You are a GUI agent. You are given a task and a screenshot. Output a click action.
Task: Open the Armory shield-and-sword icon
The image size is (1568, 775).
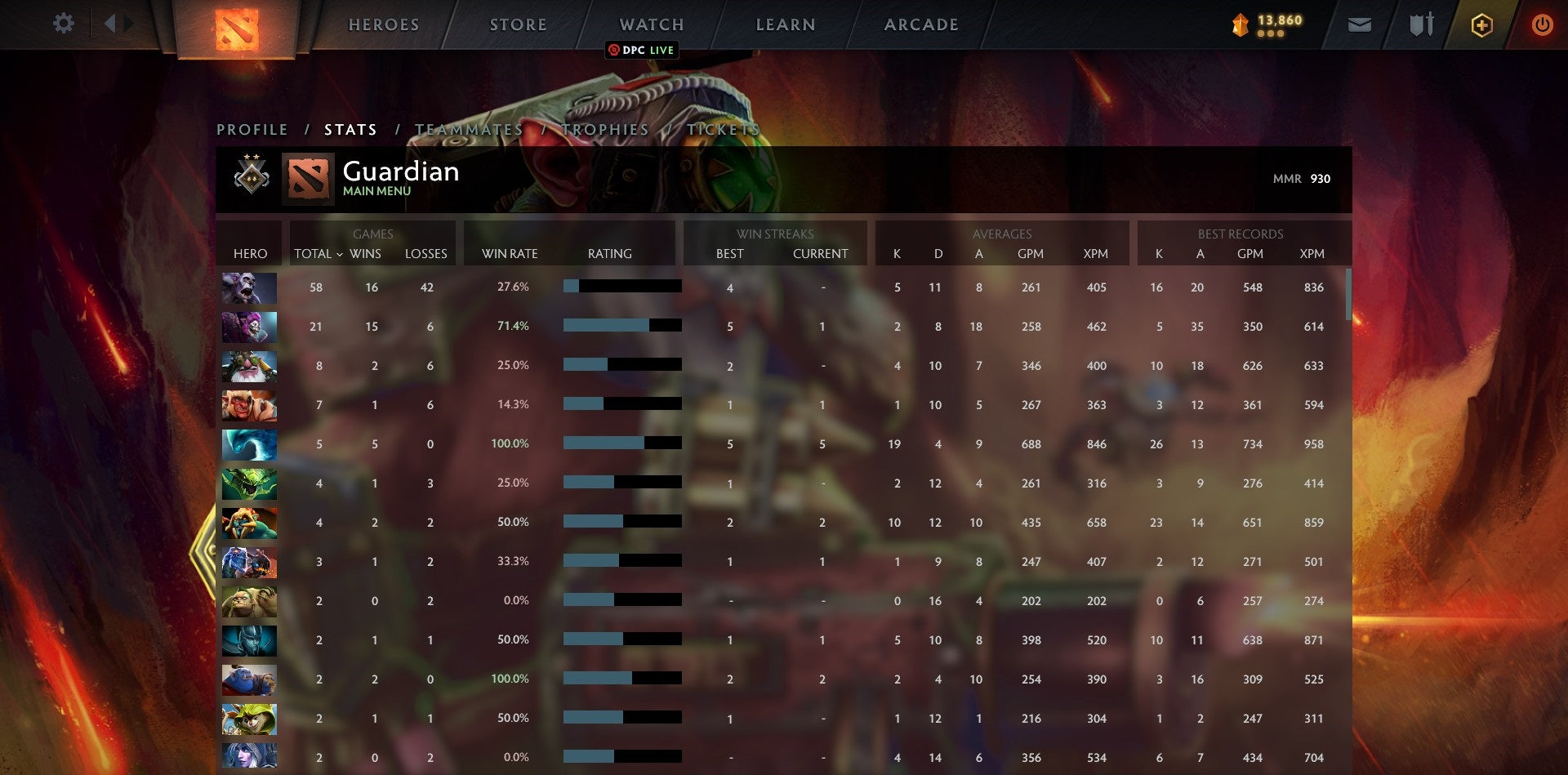1421,24
